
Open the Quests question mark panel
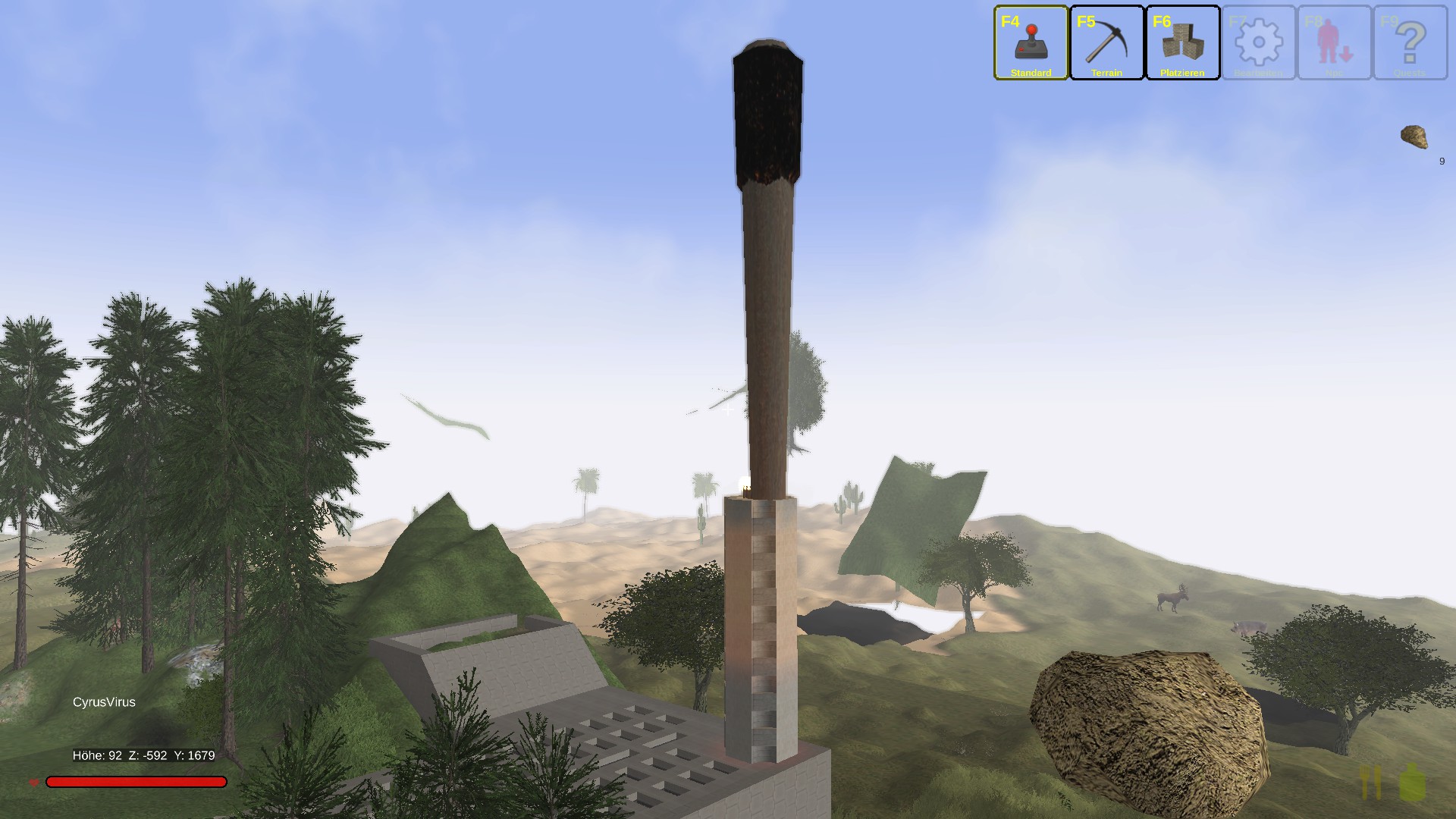pos(1410,43)
